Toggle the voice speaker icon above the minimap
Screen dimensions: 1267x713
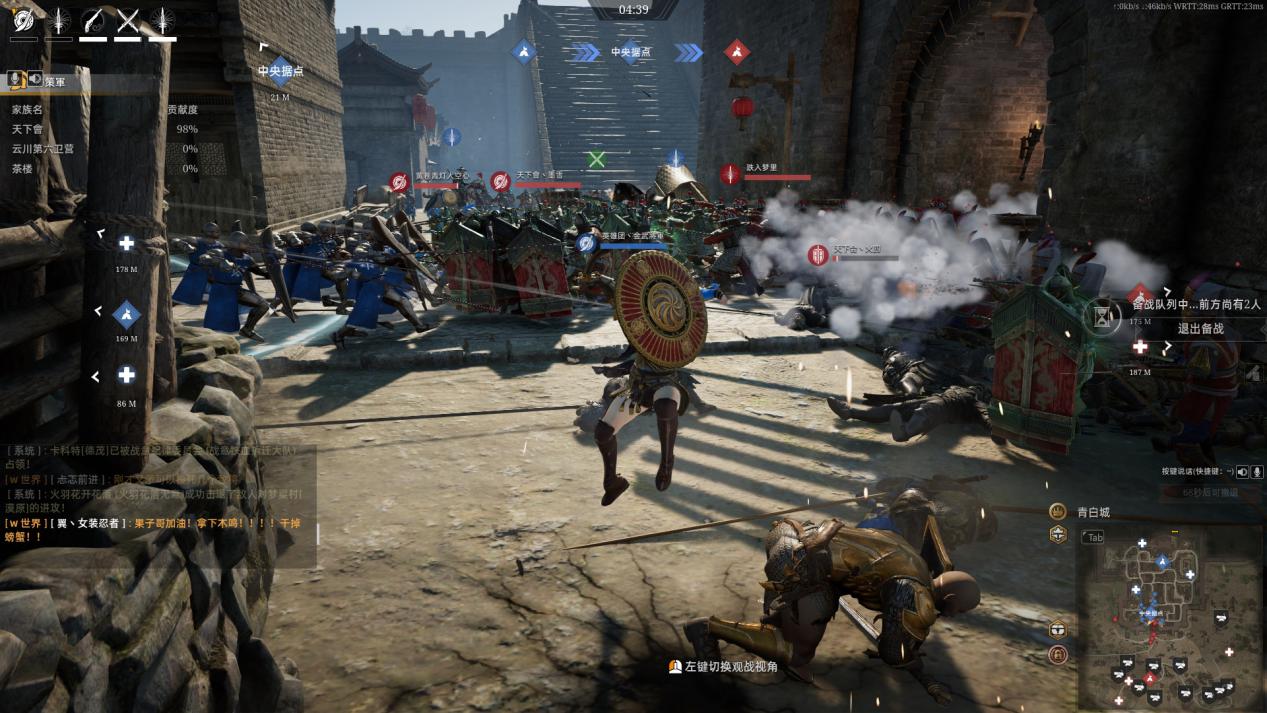pyautogui.click(x=1241, y=471)
